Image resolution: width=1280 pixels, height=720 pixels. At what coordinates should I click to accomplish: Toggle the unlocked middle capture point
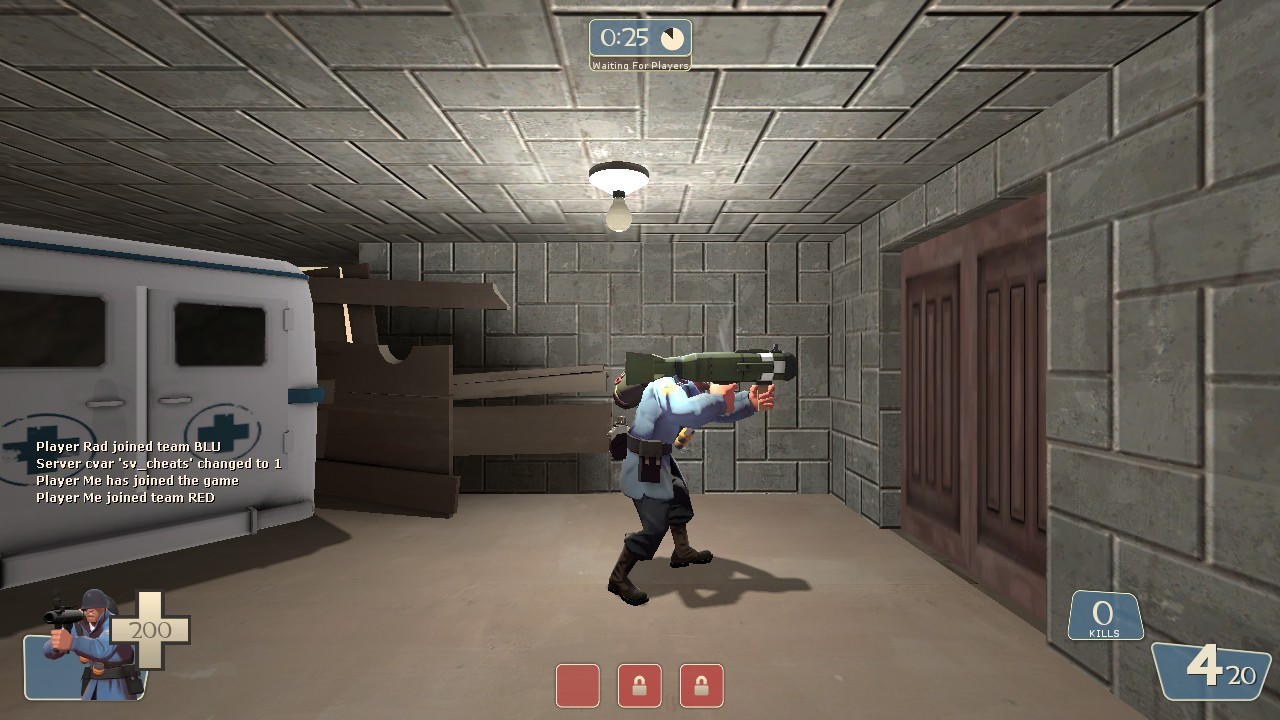[x=577, y=687]
